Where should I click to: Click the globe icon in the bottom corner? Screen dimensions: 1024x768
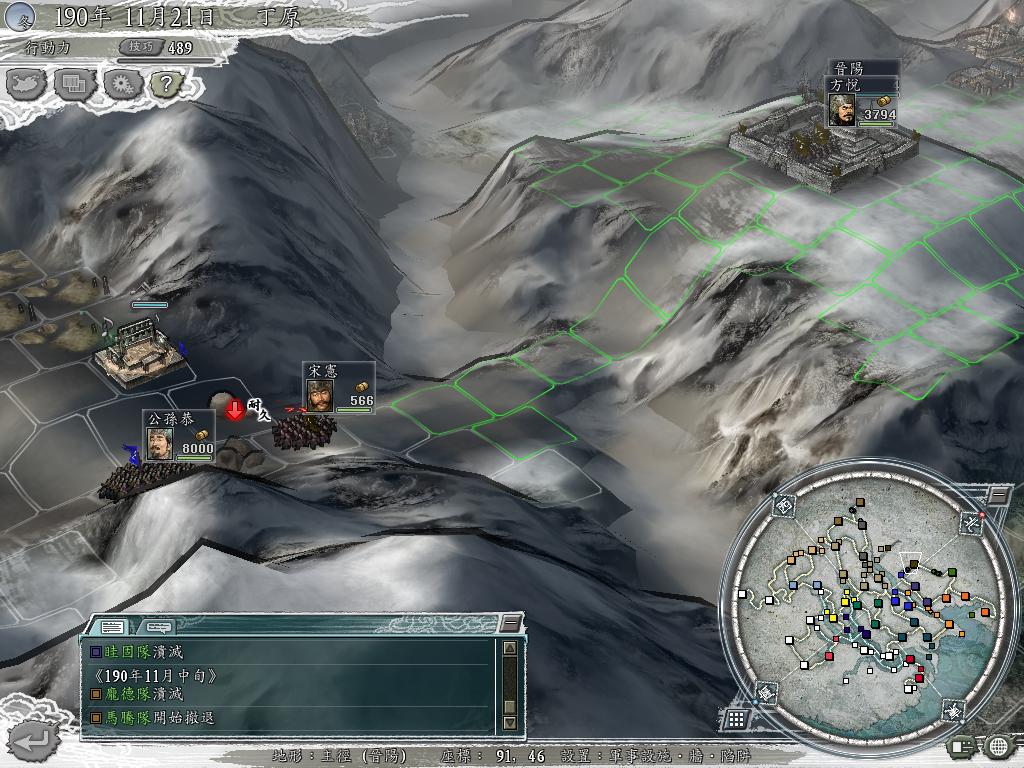point(998,745)
